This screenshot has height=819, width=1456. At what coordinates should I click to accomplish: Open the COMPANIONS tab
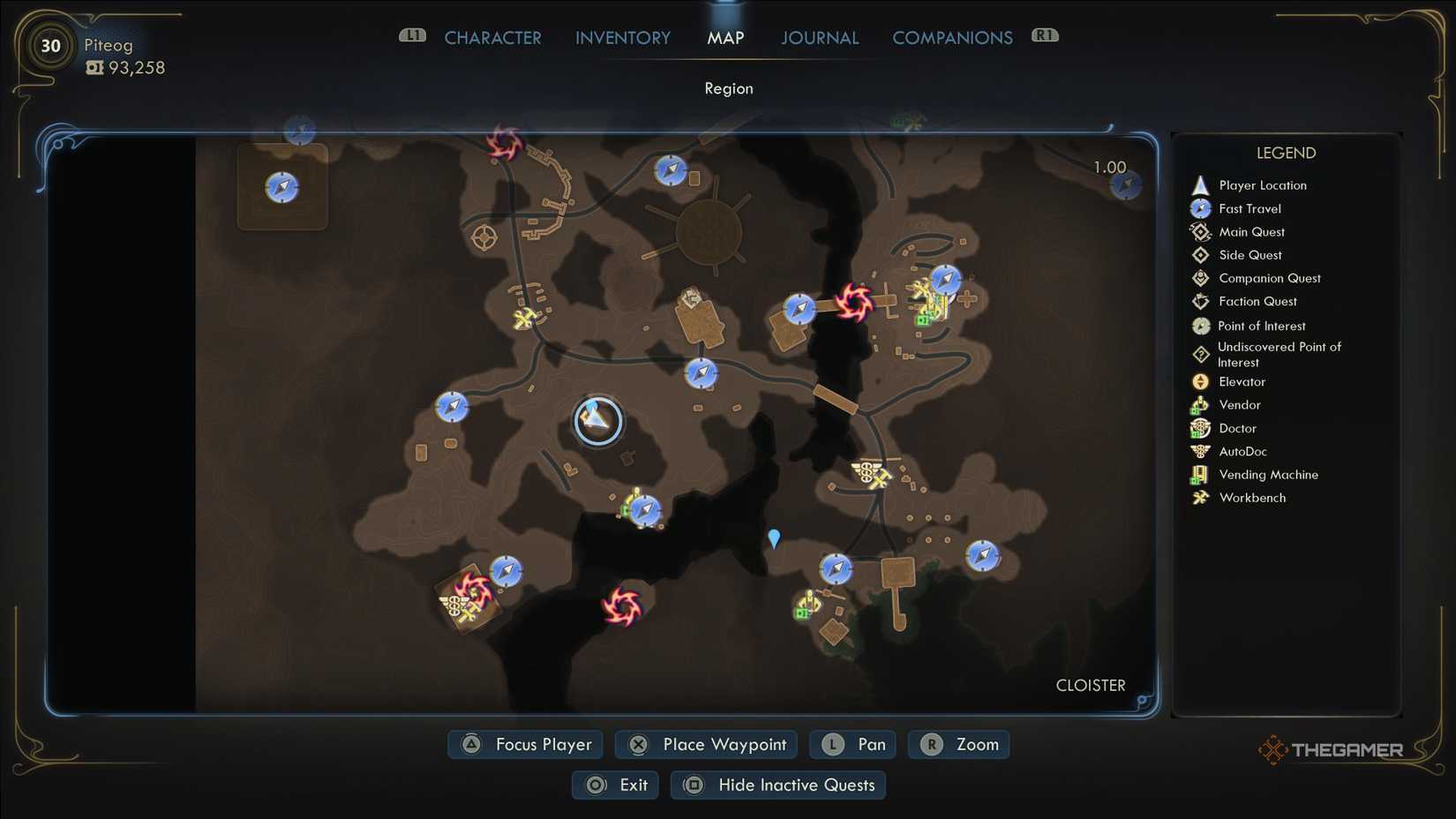(x=952, y=37)
